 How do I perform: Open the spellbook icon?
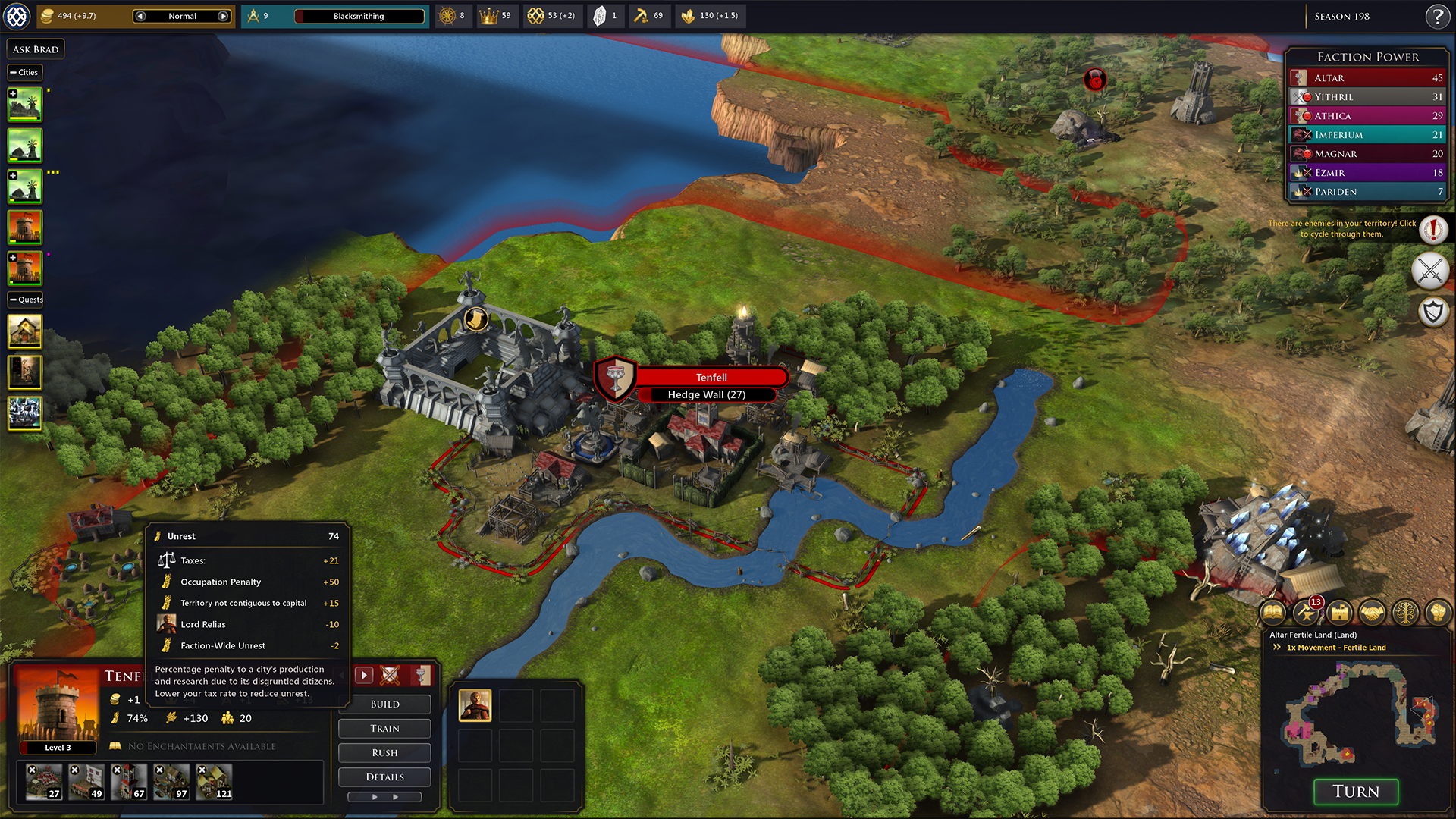click(x=1272, y=612)
